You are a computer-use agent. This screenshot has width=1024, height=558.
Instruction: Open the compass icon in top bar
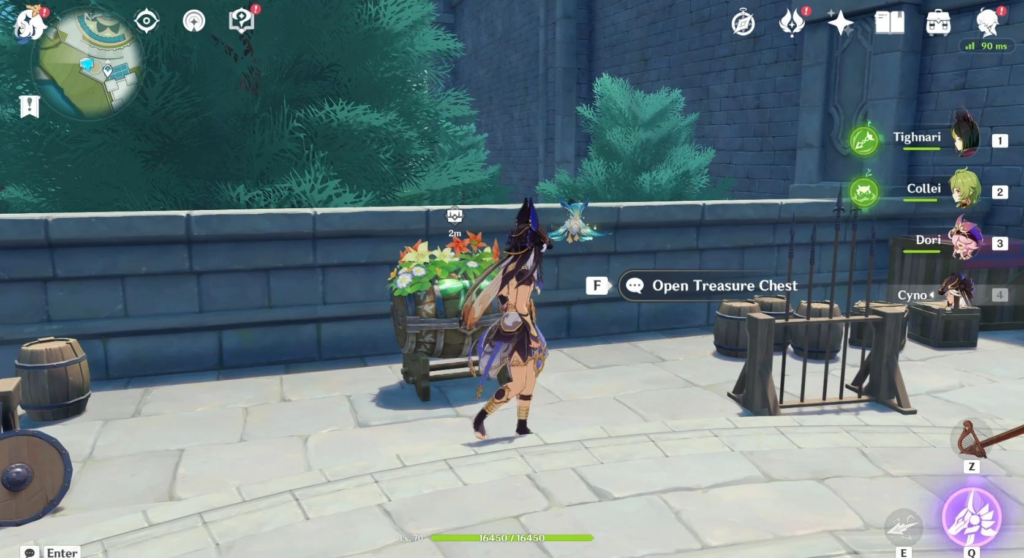pyautogui.click(x=743, y=22)
